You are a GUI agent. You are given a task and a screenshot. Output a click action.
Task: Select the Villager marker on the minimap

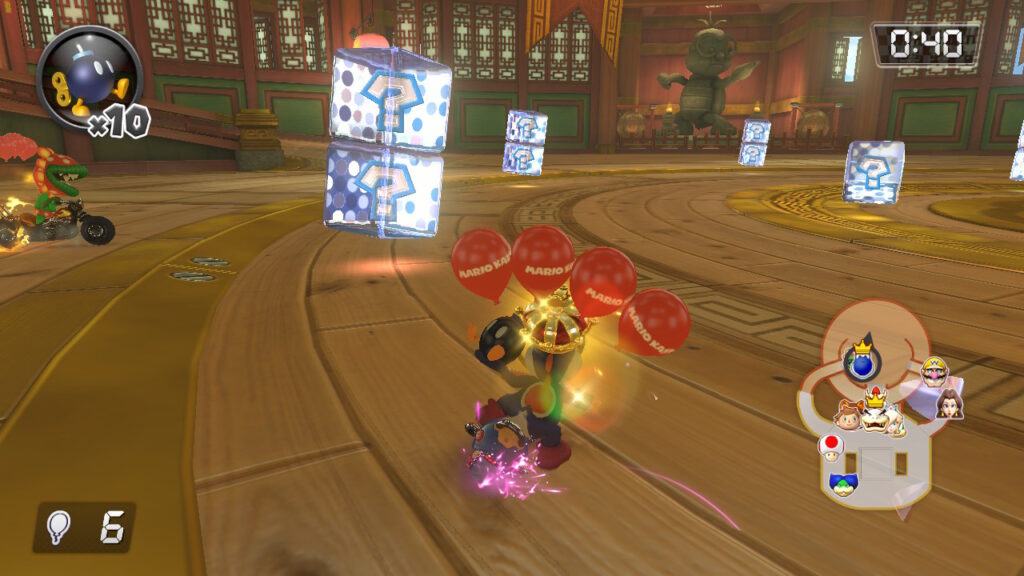(850, 414)
